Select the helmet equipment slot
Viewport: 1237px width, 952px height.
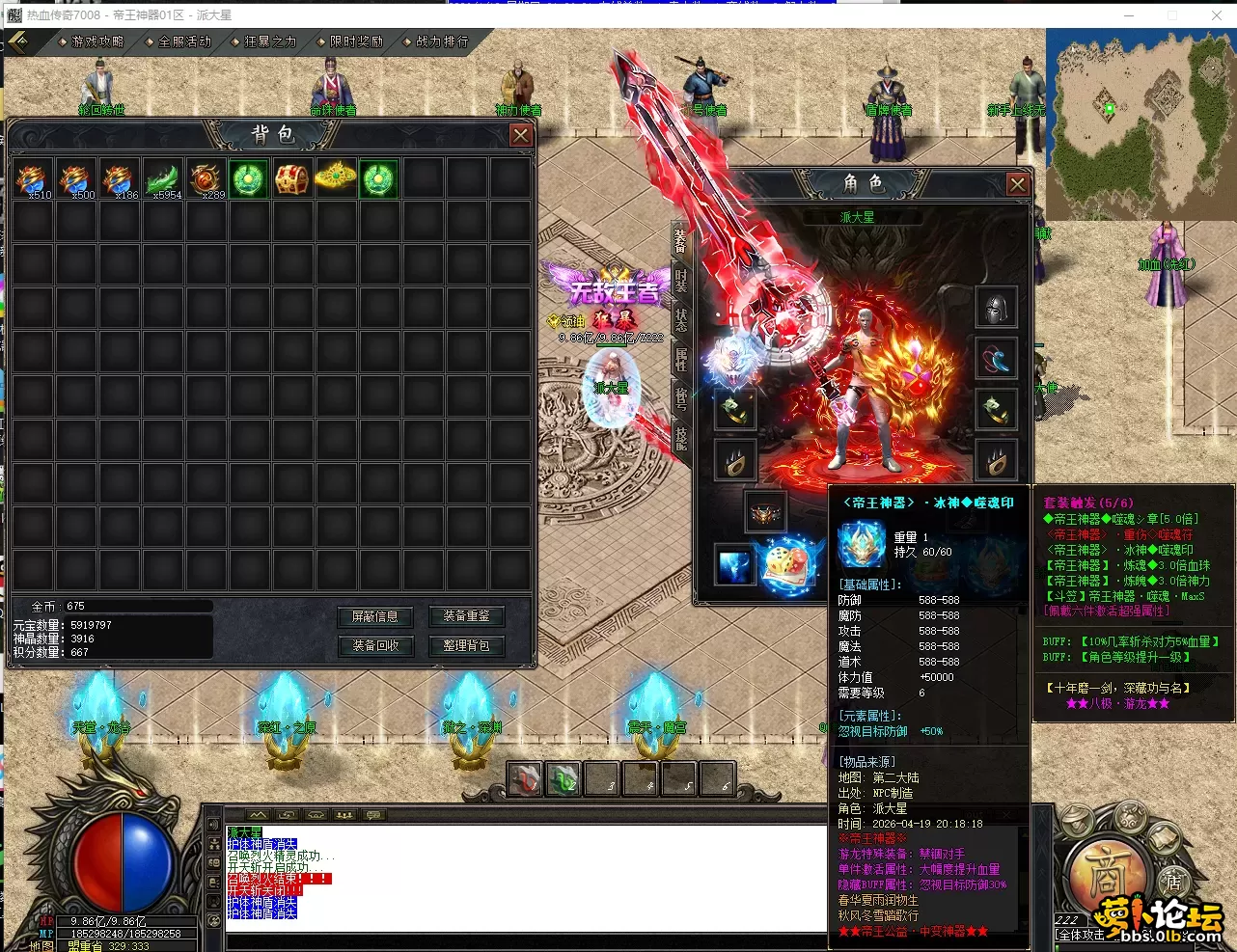(997, 308)
